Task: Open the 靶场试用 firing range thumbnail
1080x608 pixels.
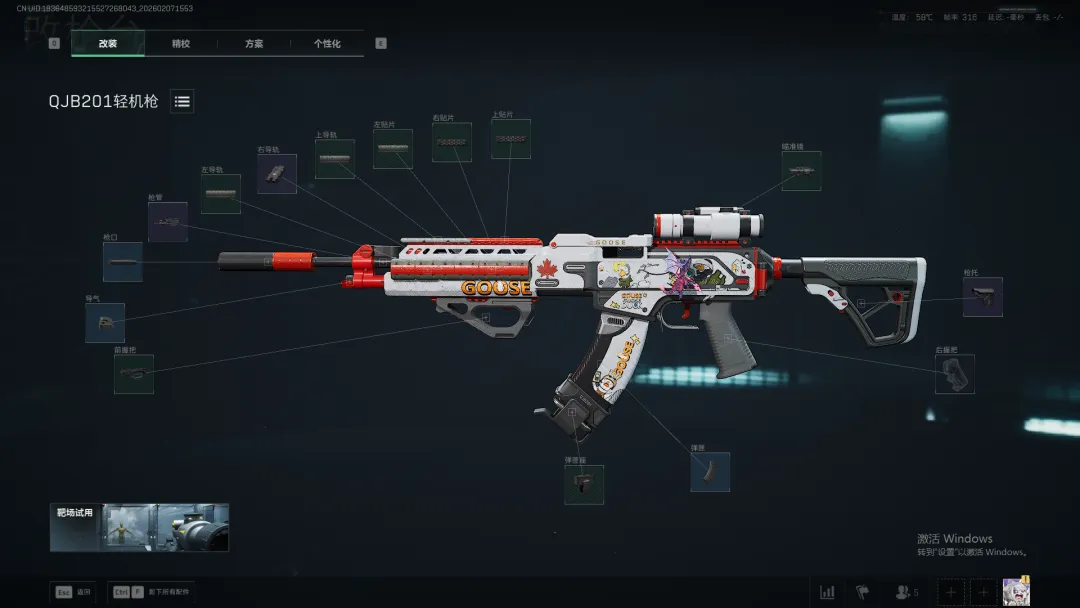Action: (x=139, y=527)
